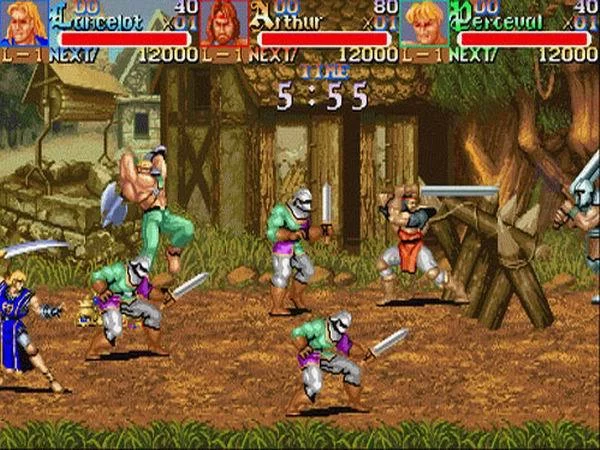600x450 pixels.
Task: Click Lancelot's character portrait
Action: (x=23, y=24)
